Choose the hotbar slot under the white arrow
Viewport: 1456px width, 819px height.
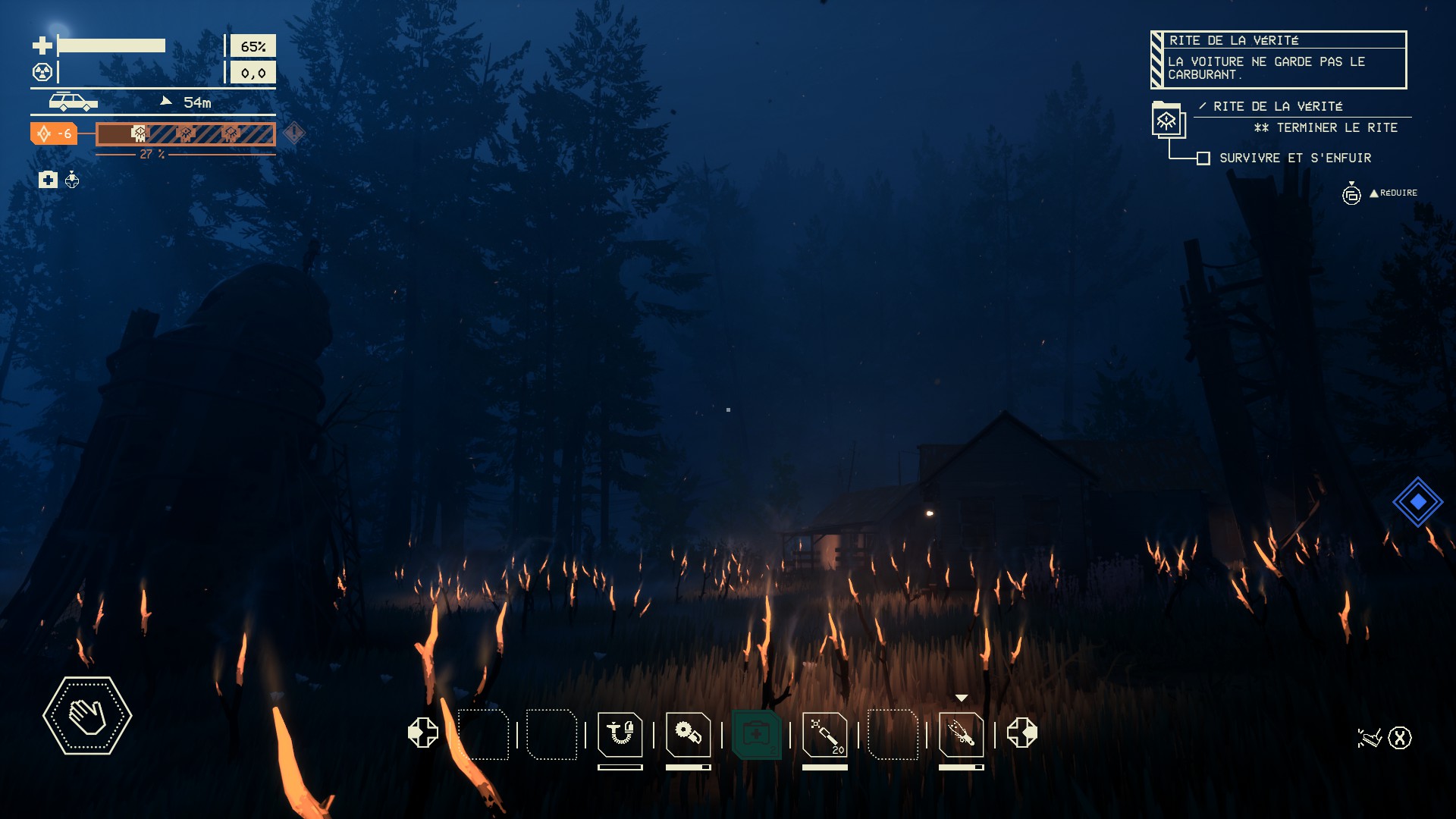(x=961, y=734)
